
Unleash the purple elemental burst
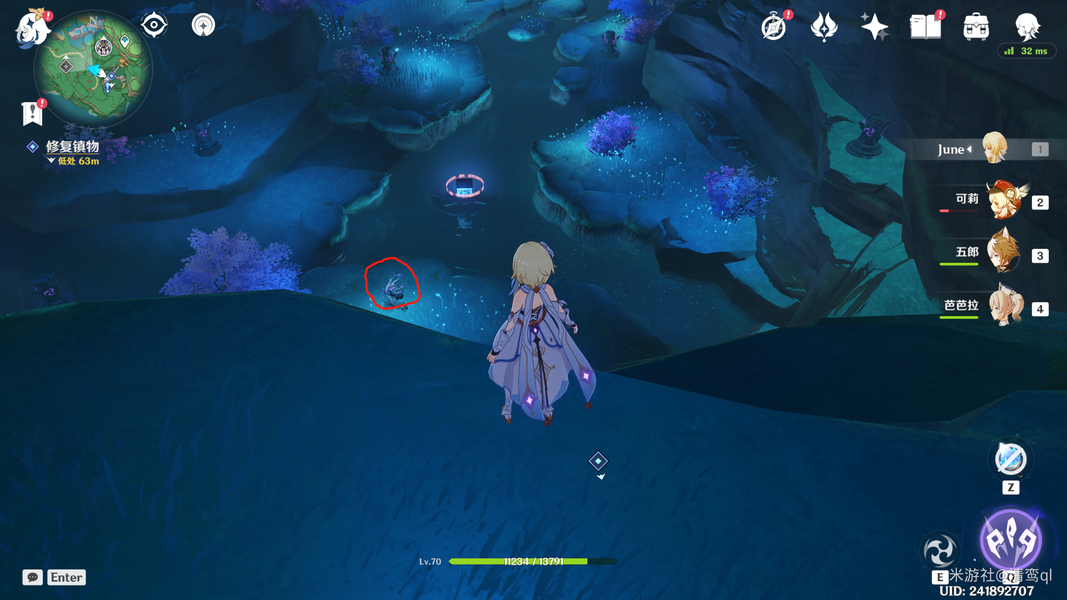pos(1010,541)
